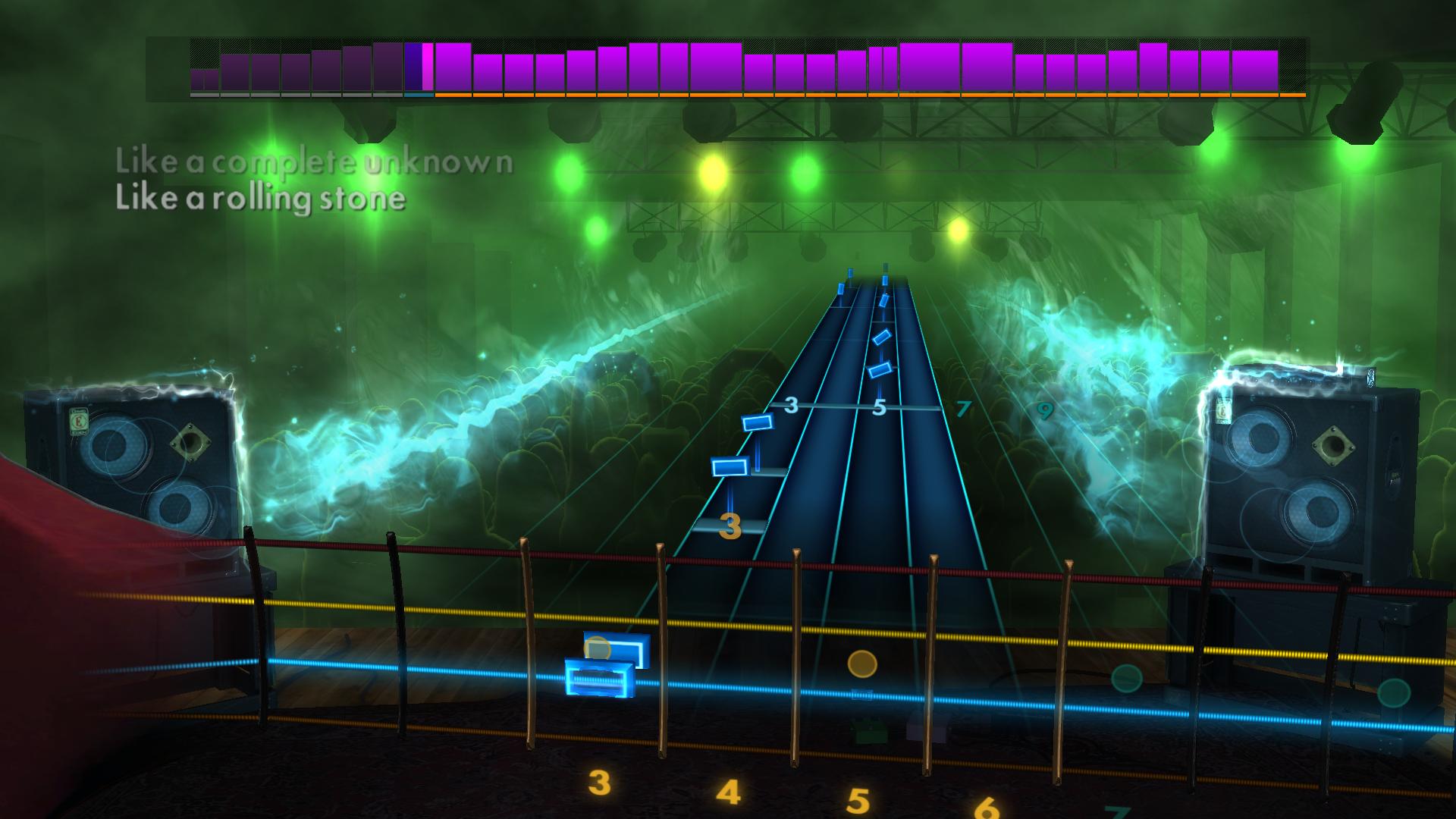Click the lyric 'Like a complete unknown'
1456x819 pixels.
(313, 162)
